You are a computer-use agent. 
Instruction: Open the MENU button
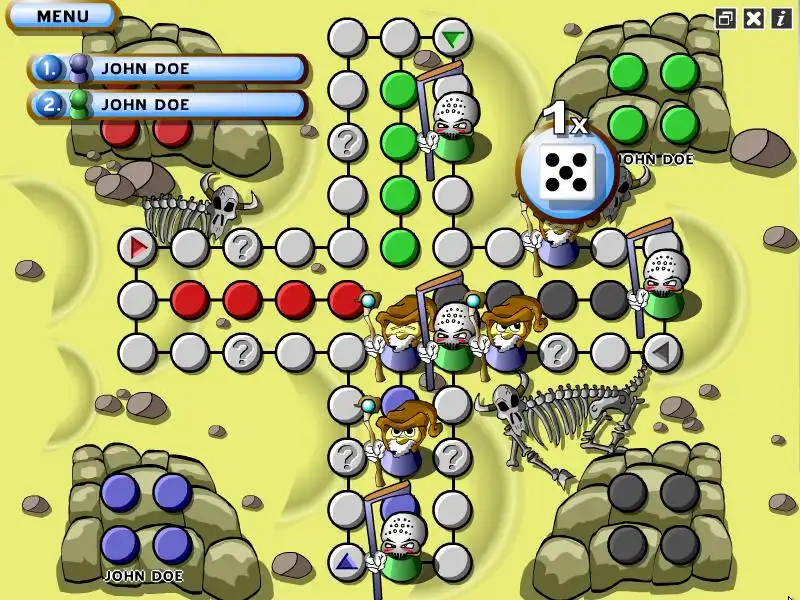[x=62, y=16]
